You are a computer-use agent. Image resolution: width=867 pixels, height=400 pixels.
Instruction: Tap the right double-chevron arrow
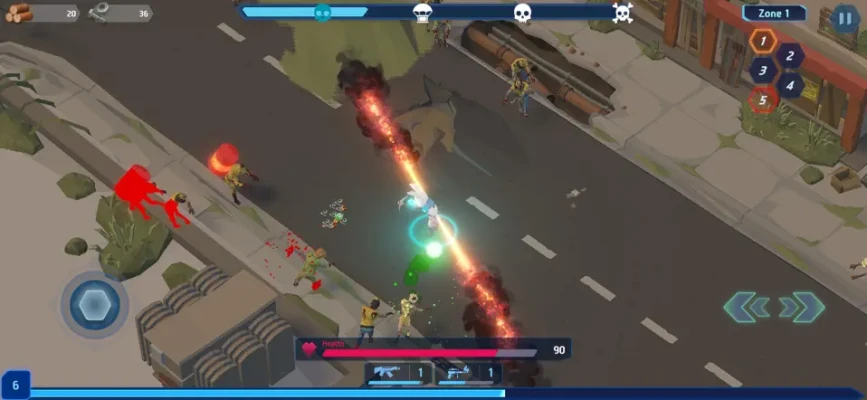801,307
